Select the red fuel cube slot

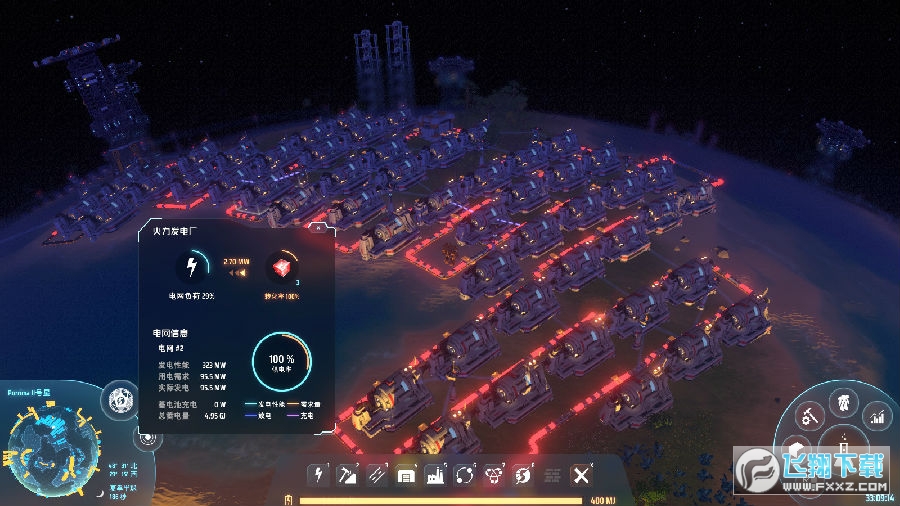(x=284, y=267)
